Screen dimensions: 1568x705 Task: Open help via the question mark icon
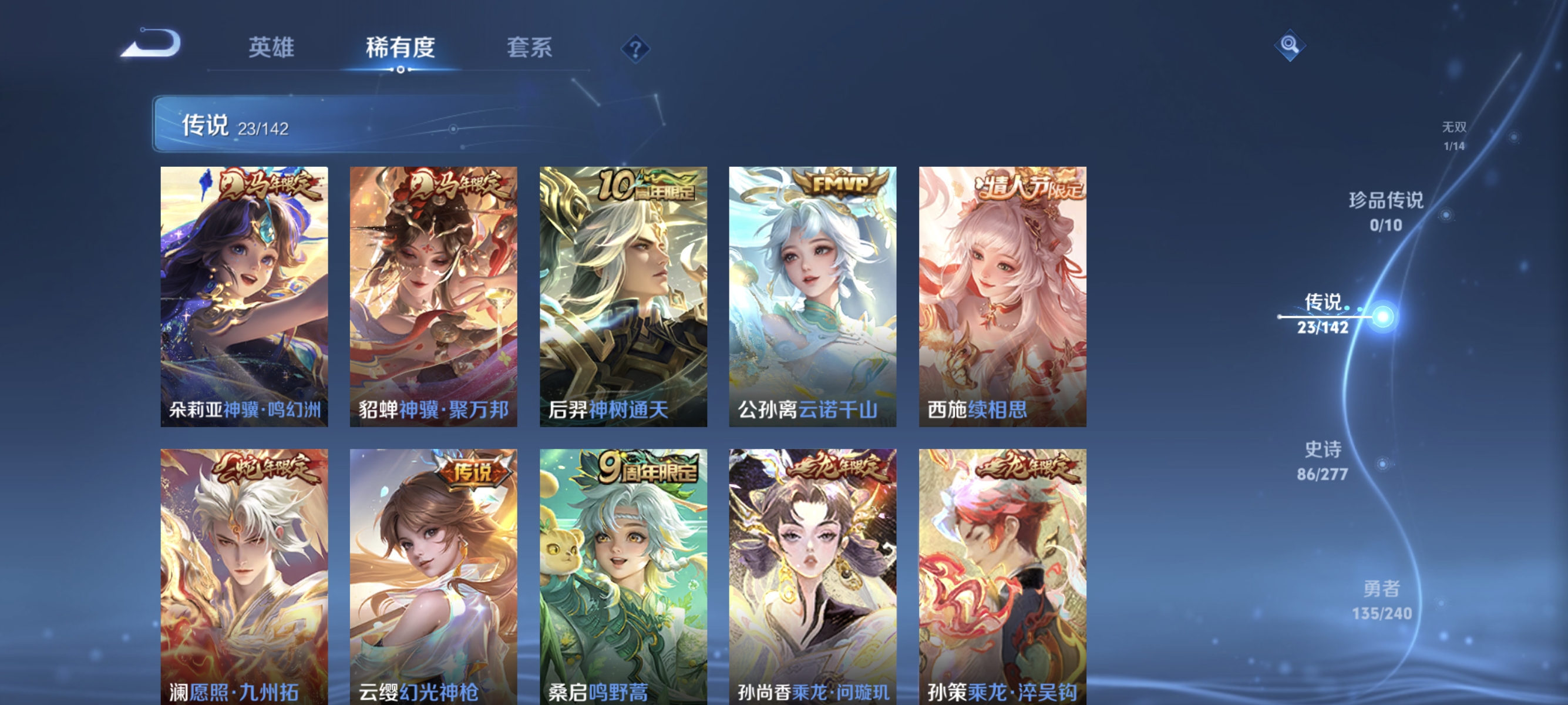click(x=635, y=48)
